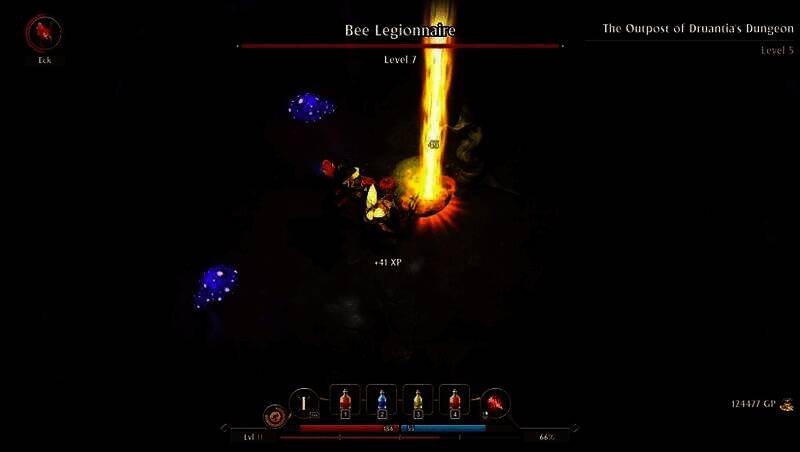Drink the blue mana potion
This screenshot has width=800, height=452.
tap(382, 402)
